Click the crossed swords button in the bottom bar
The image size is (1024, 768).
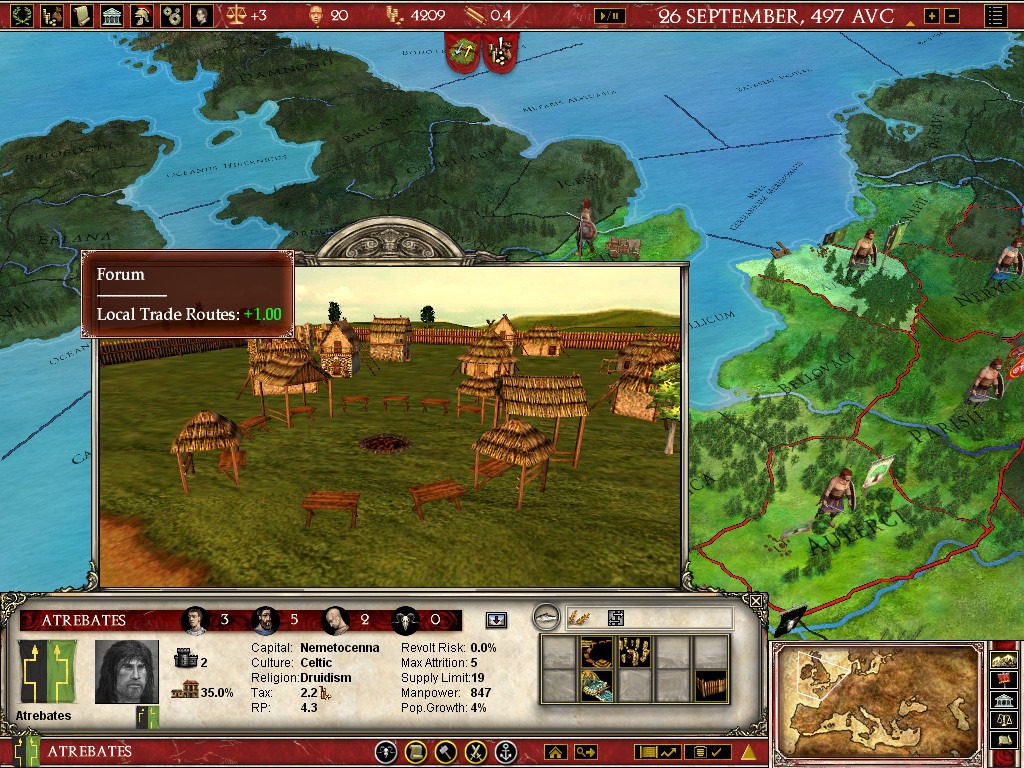point(477,752)
